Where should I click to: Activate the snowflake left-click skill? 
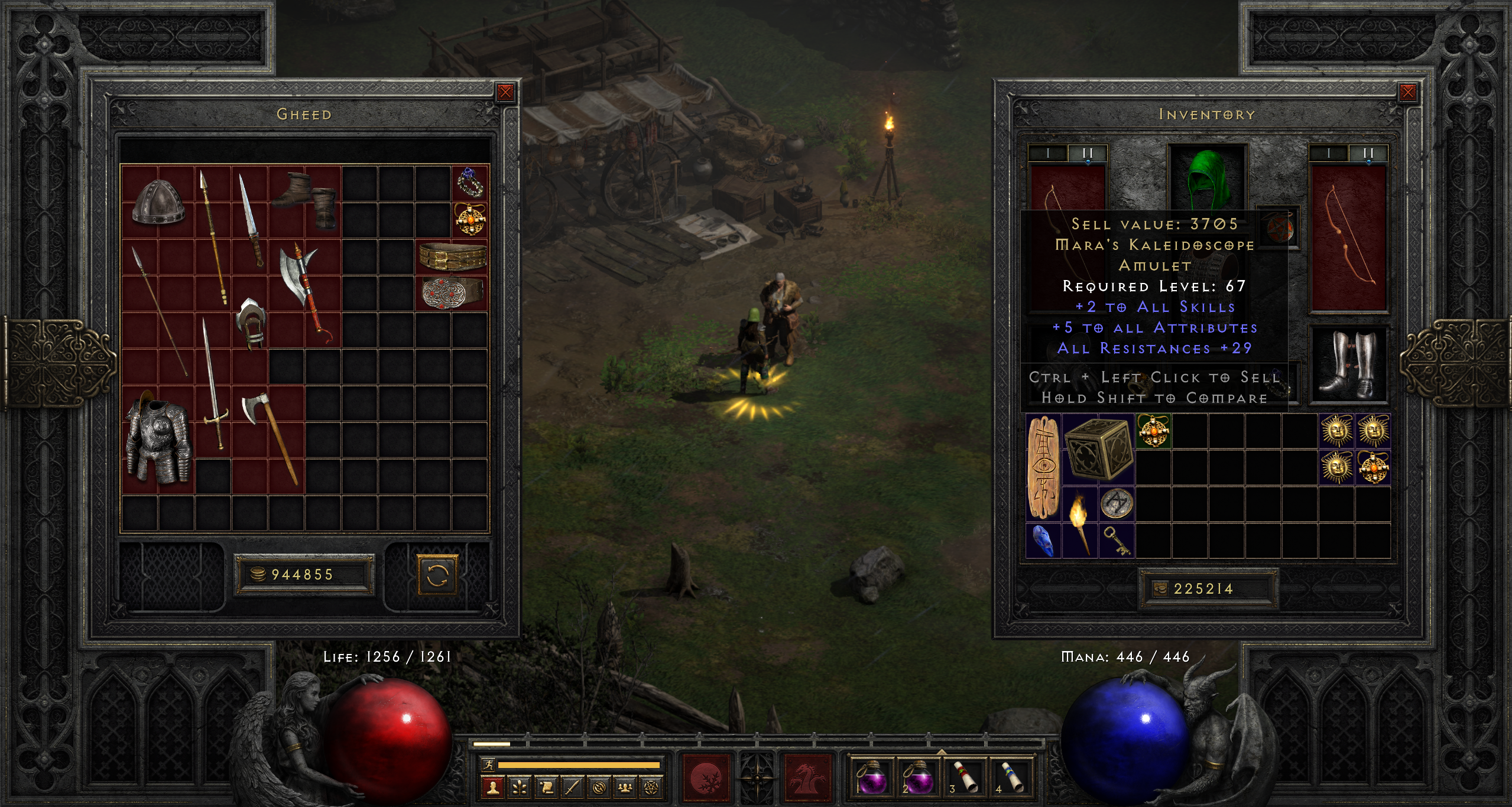point(706,777)
